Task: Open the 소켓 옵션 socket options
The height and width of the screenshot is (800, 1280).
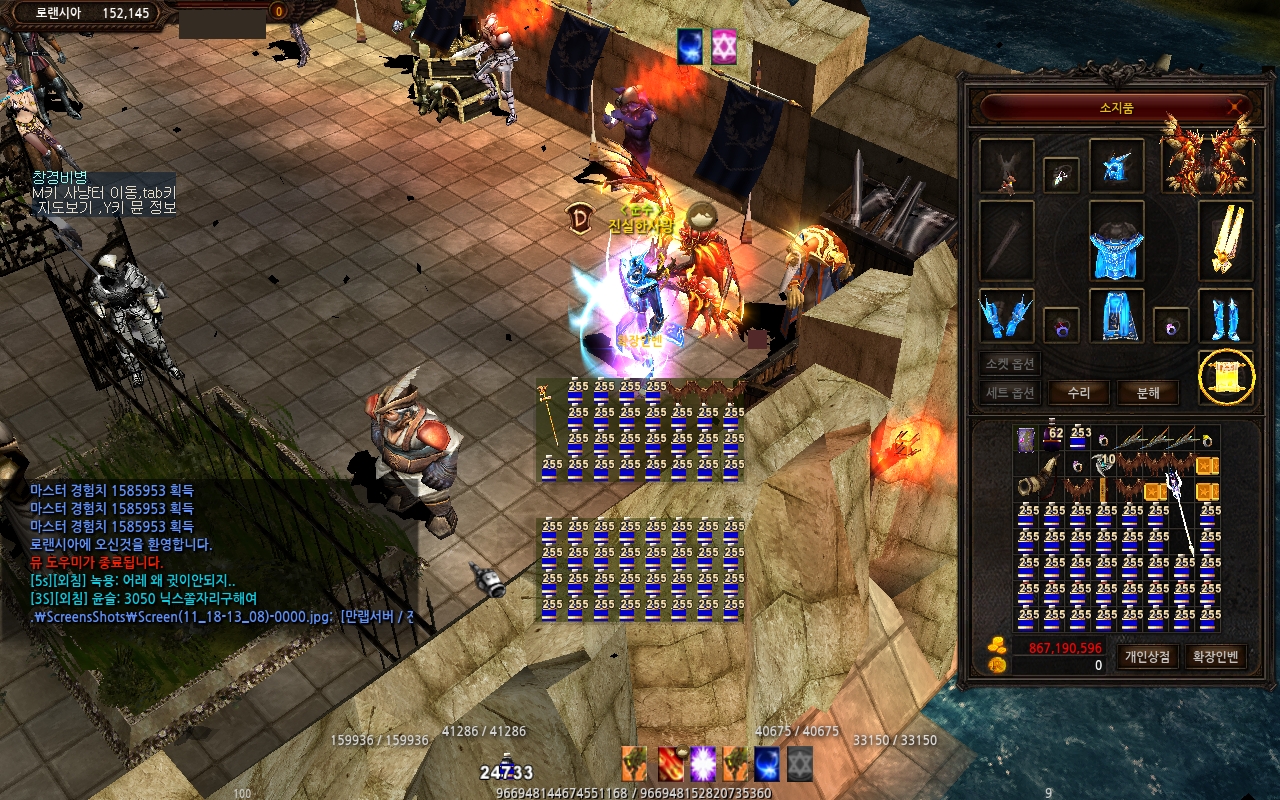Action: pos(1011,364)
